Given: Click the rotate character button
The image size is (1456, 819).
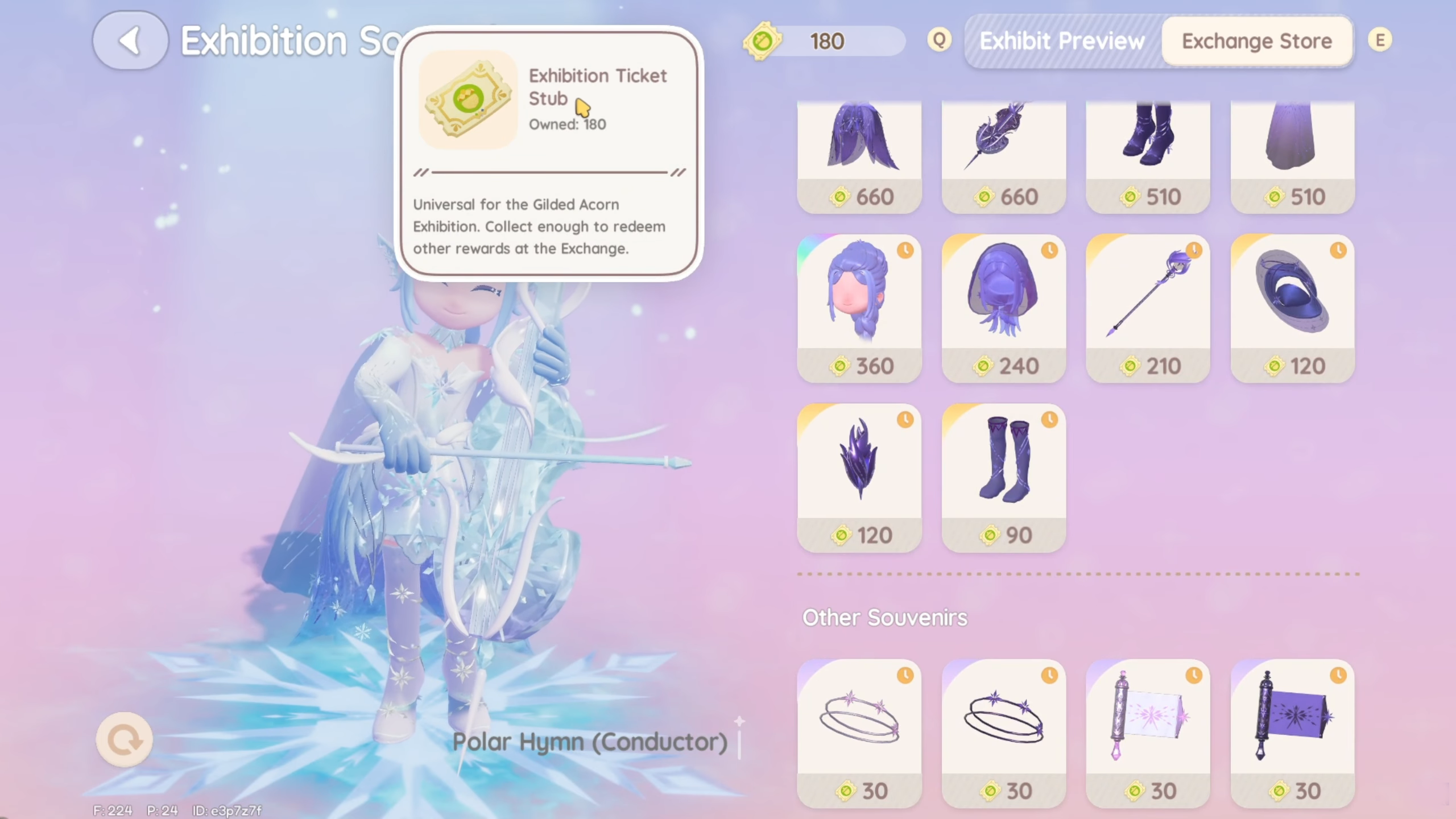Looking at the screenshot, I should click(x=125, y=740).
